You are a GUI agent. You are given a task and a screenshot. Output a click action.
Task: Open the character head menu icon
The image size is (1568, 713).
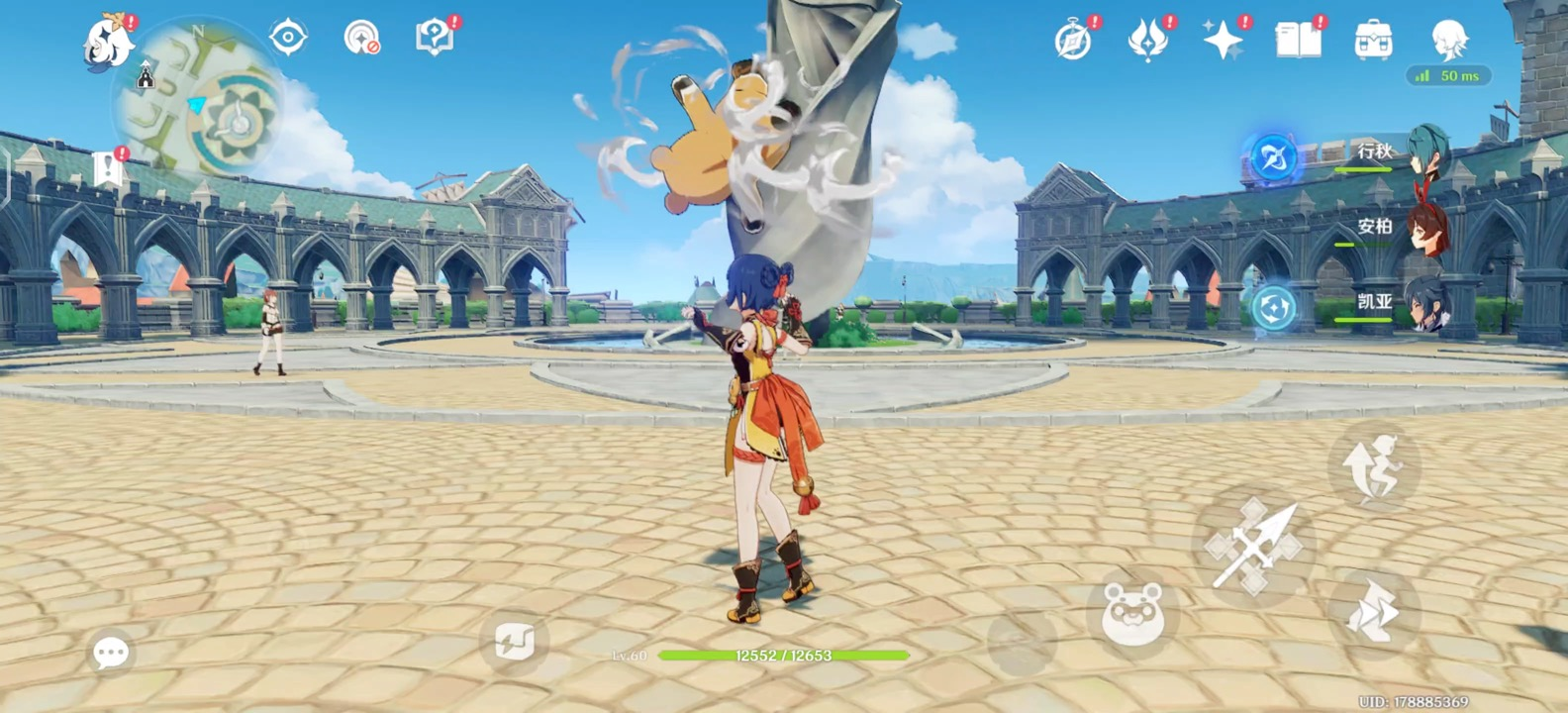(x=1449, y=42)
